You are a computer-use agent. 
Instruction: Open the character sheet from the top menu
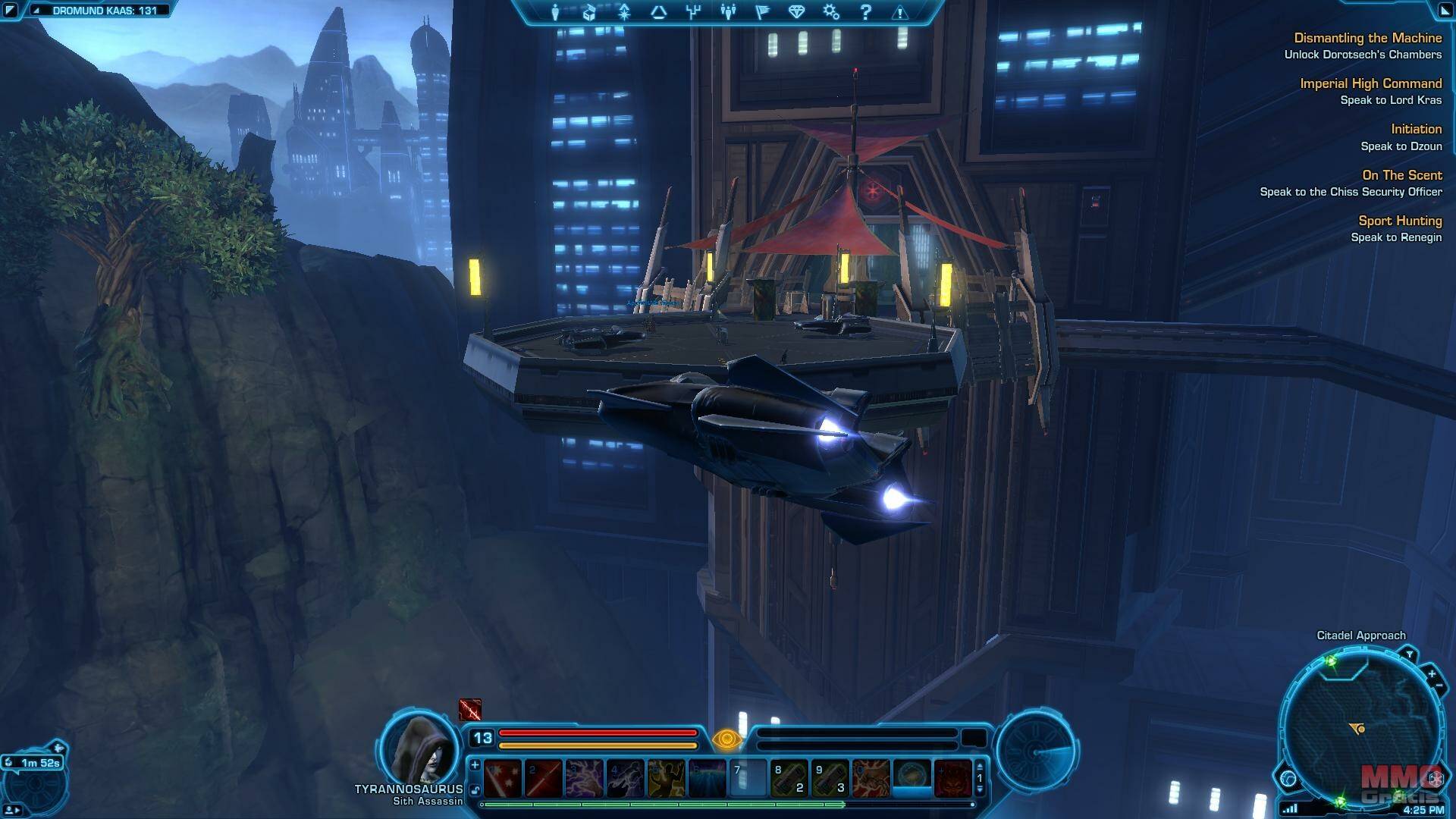555,12
